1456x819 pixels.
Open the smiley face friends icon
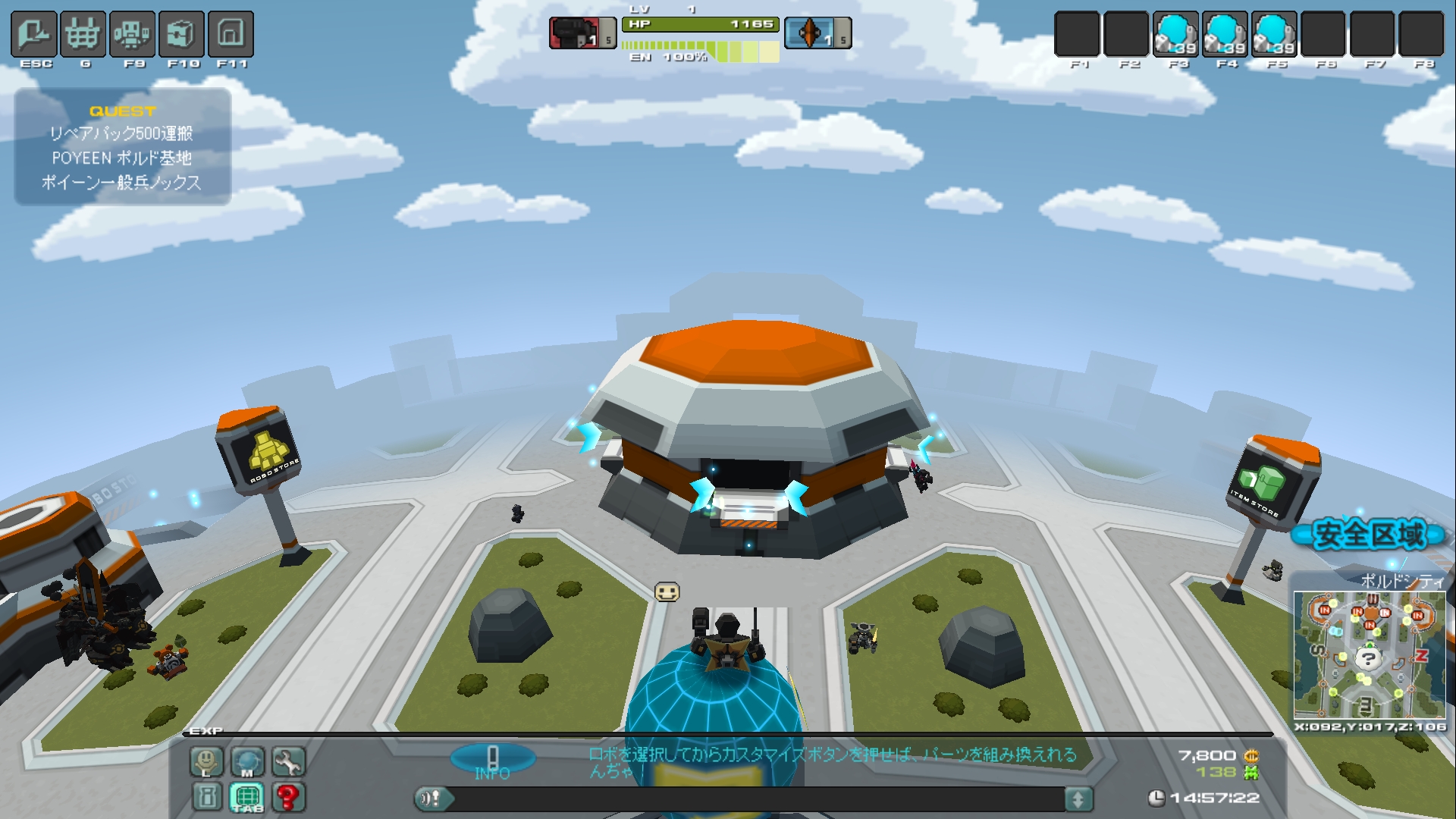[206, 761]
